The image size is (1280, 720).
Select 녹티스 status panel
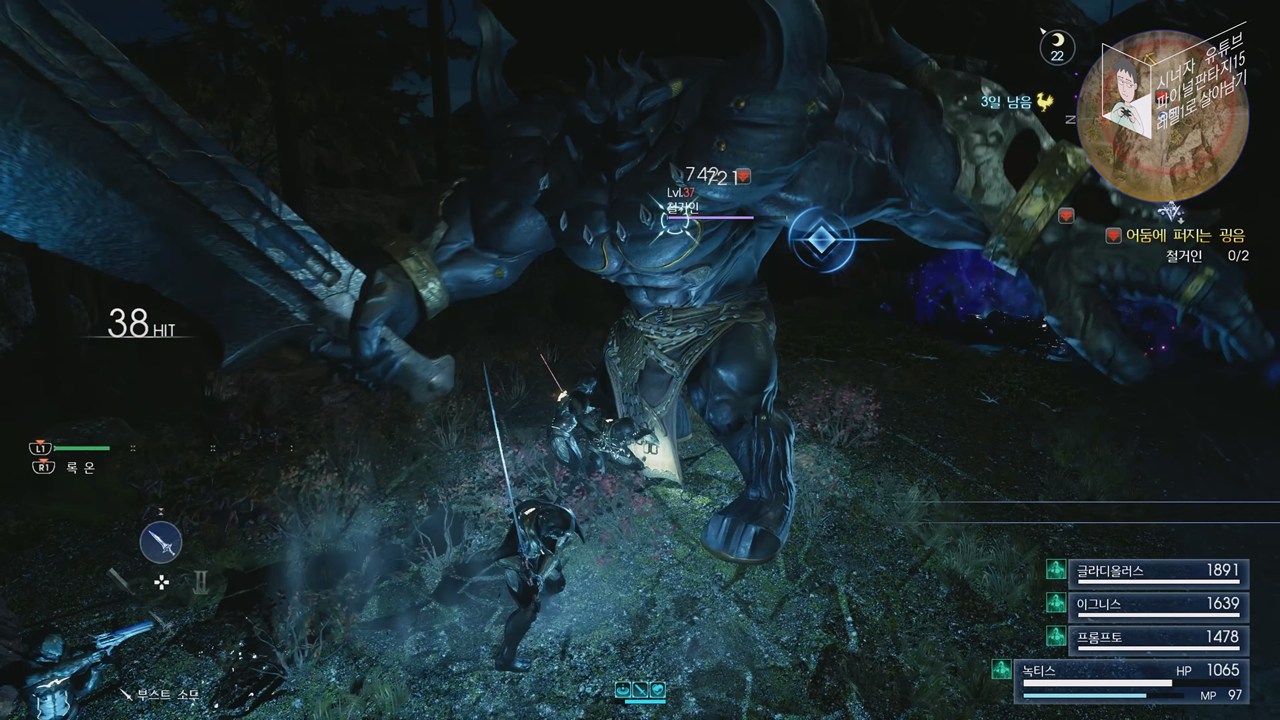(1129, 681)
